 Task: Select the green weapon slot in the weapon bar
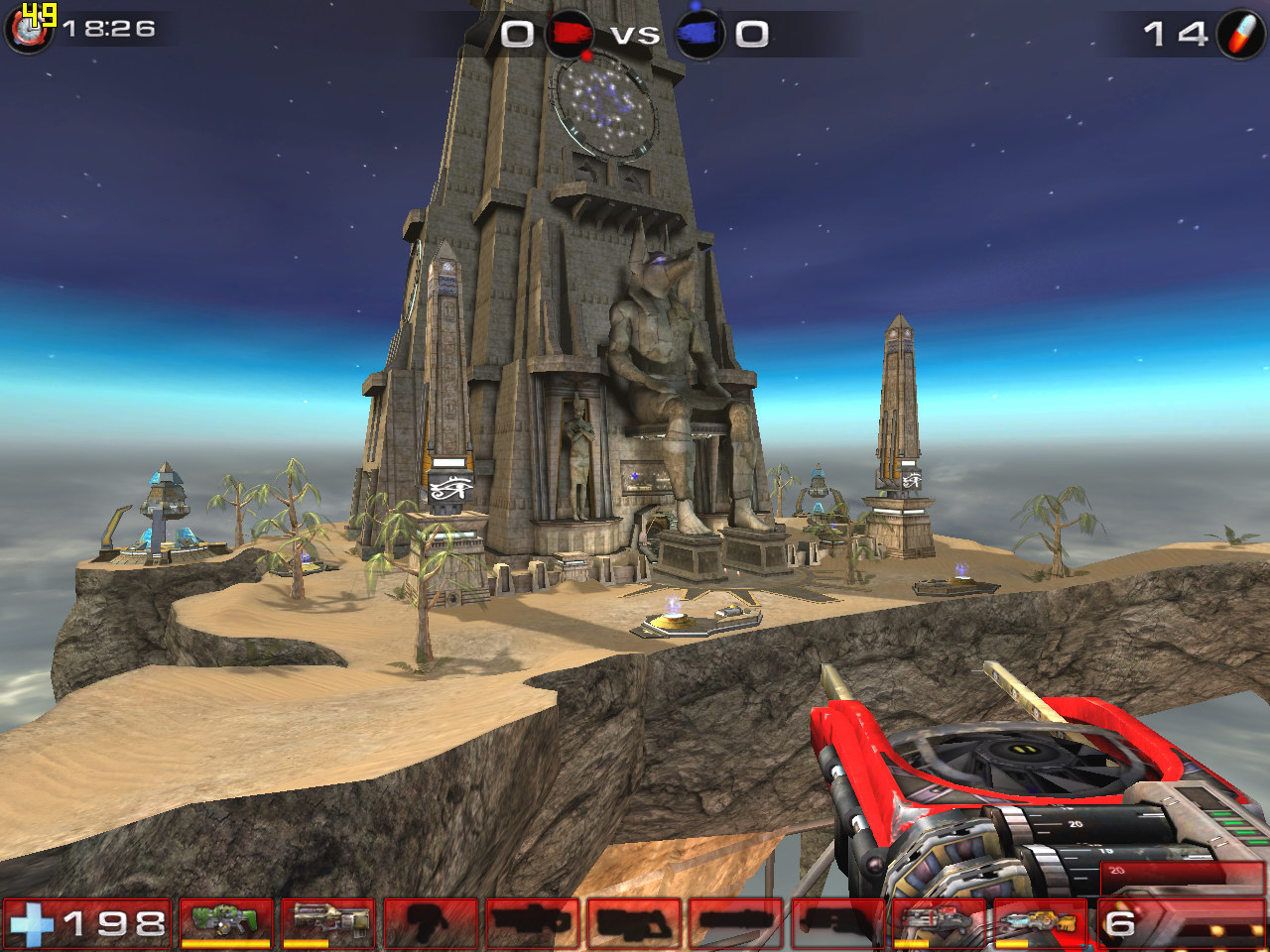(x=226, y=922)
